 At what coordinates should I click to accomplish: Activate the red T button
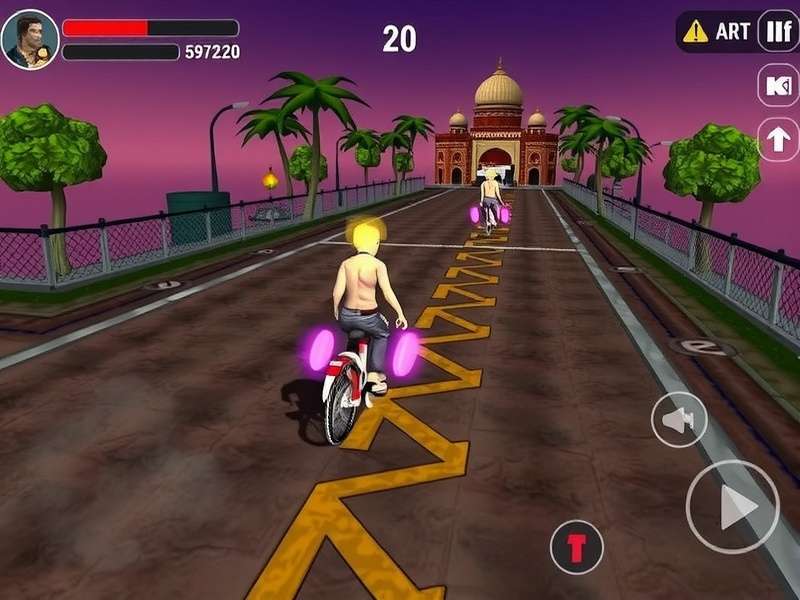576,547
